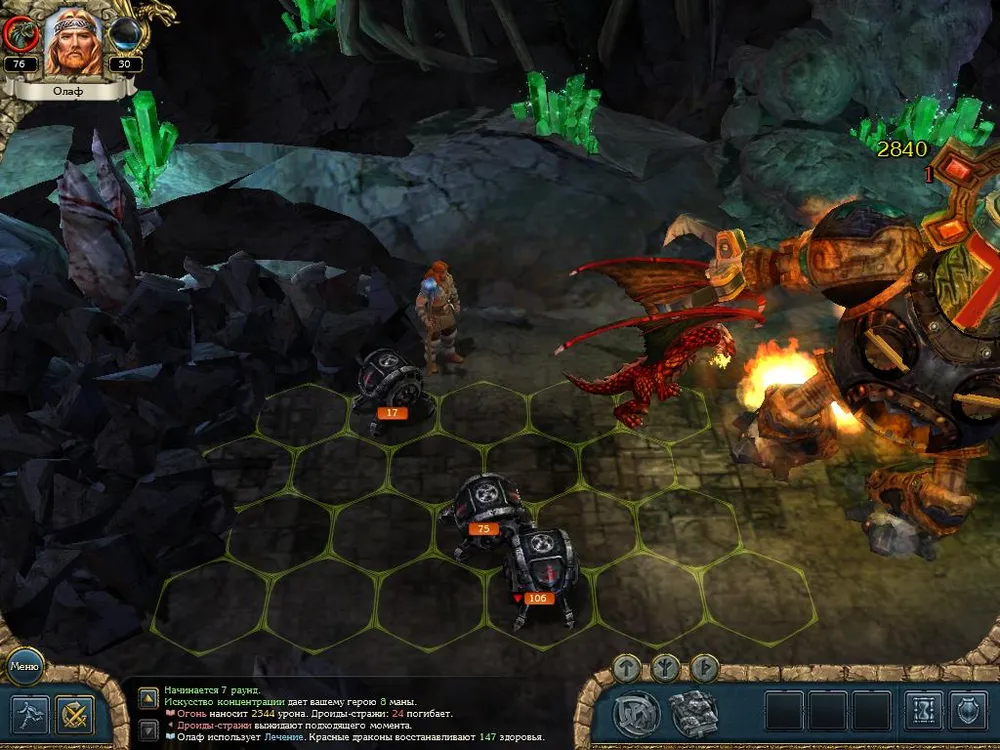Select the droid stack numbered 106
Screen dimensions: 1000x750
[x=540, y=570]
